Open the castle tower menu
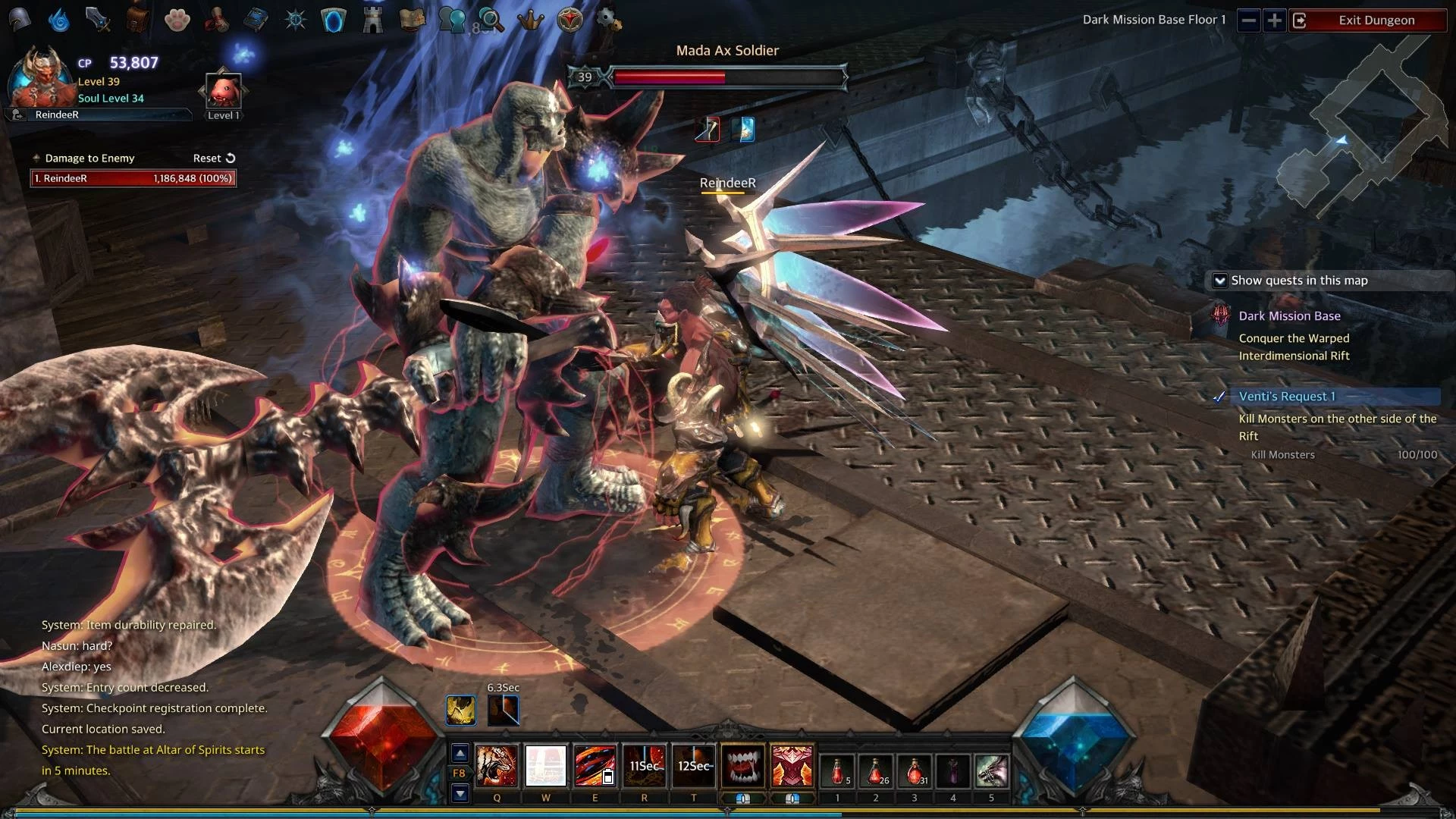The height and width of the screenshot is (819, 1456). tap(372, 20)
